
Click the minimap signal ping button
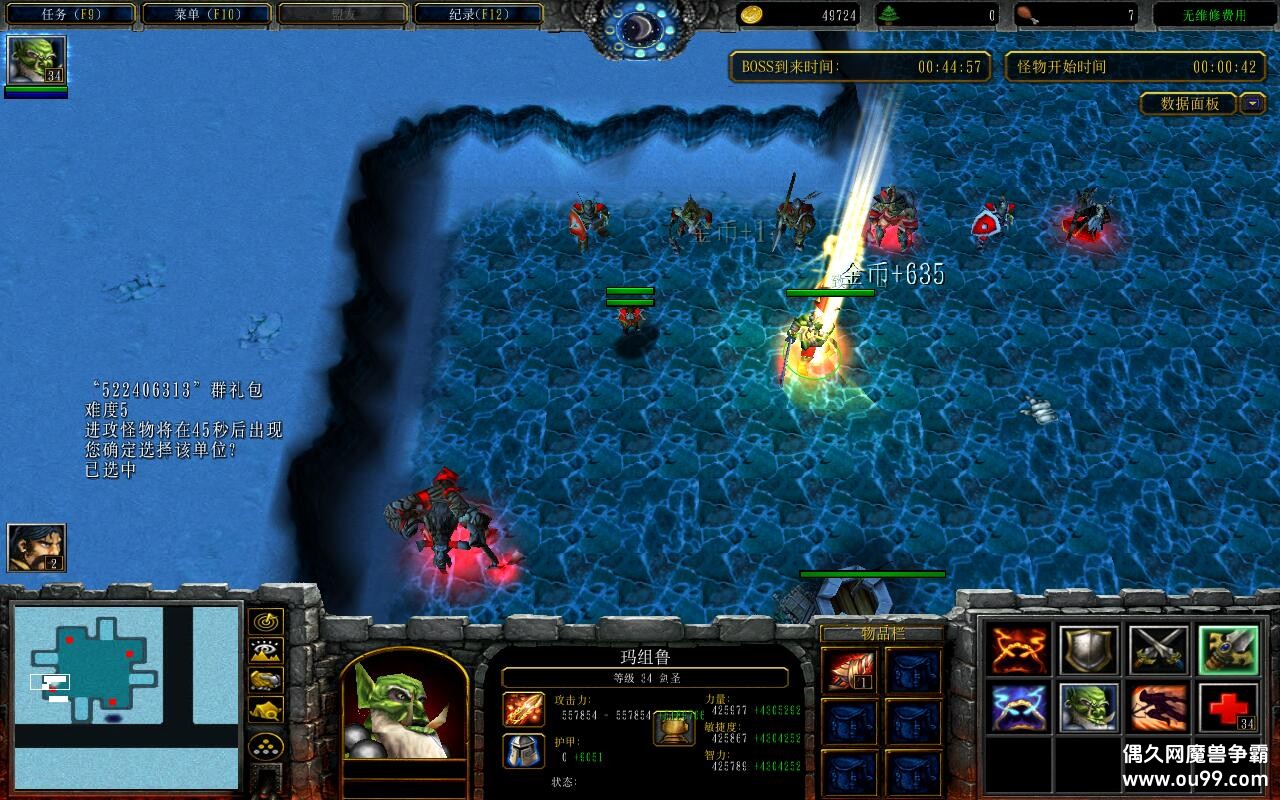coord(266,622)
